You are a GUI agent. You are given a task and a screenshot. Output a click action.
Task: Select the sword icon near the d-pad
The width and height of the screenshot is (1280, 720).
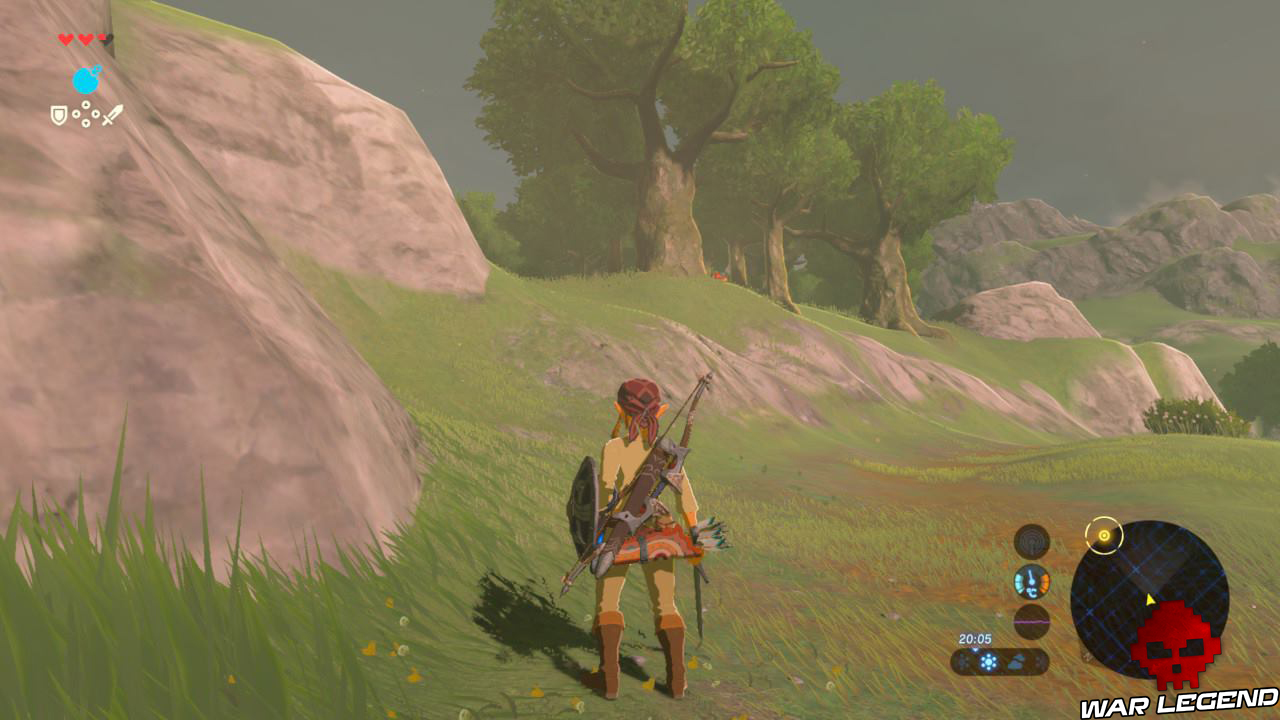tap(113, 113)
